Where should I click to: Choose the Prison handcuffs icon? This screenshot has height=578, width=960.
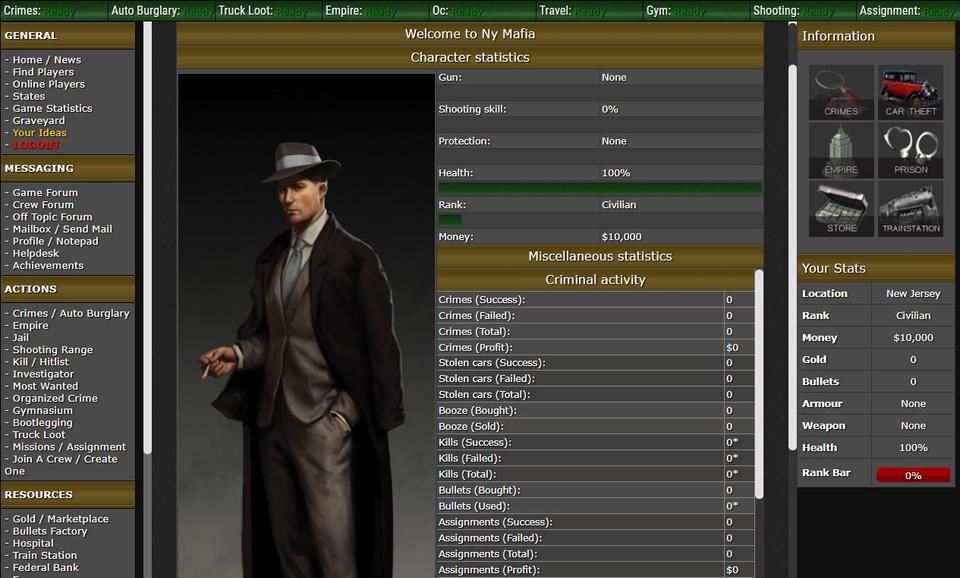(910, 150)
